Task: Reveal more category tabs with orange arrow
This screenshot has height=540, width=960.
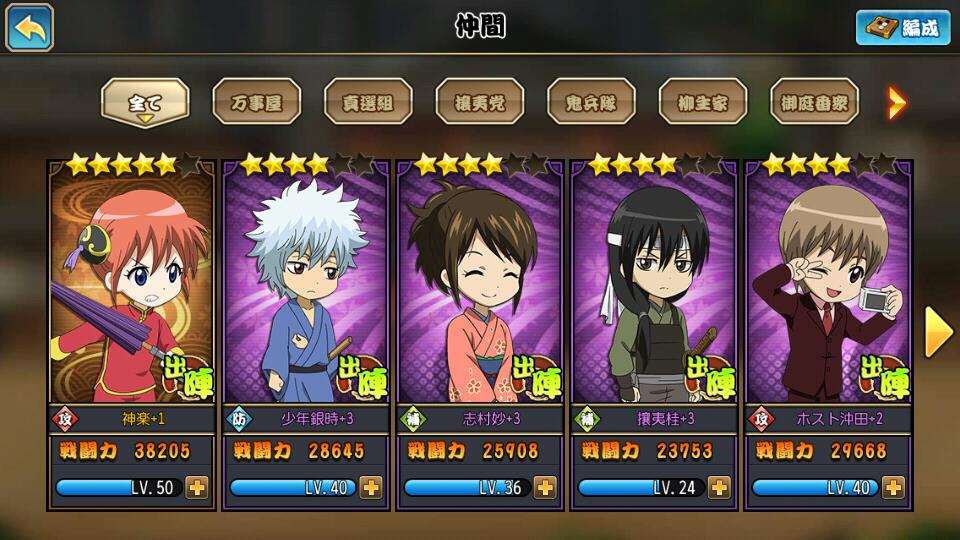Action: pyautogui.click(x=897, y=102)
